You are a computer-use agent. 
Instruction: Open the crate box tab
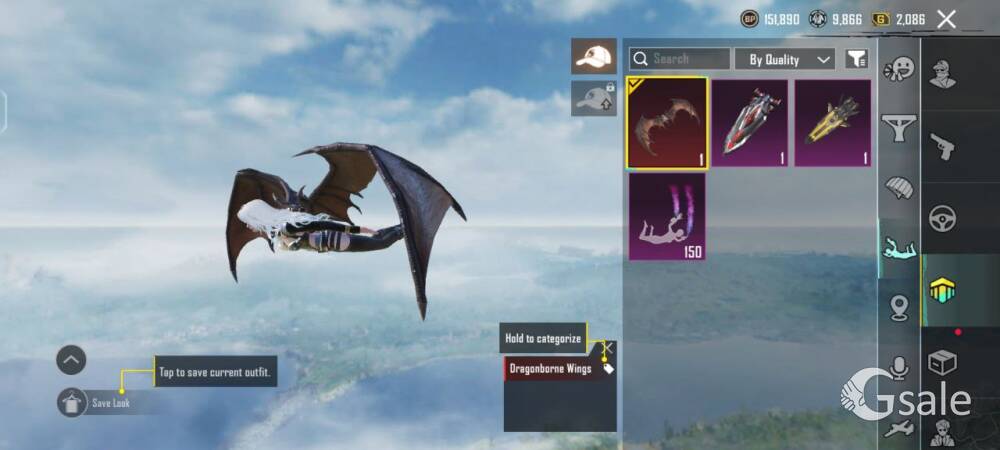pos(942,362)
